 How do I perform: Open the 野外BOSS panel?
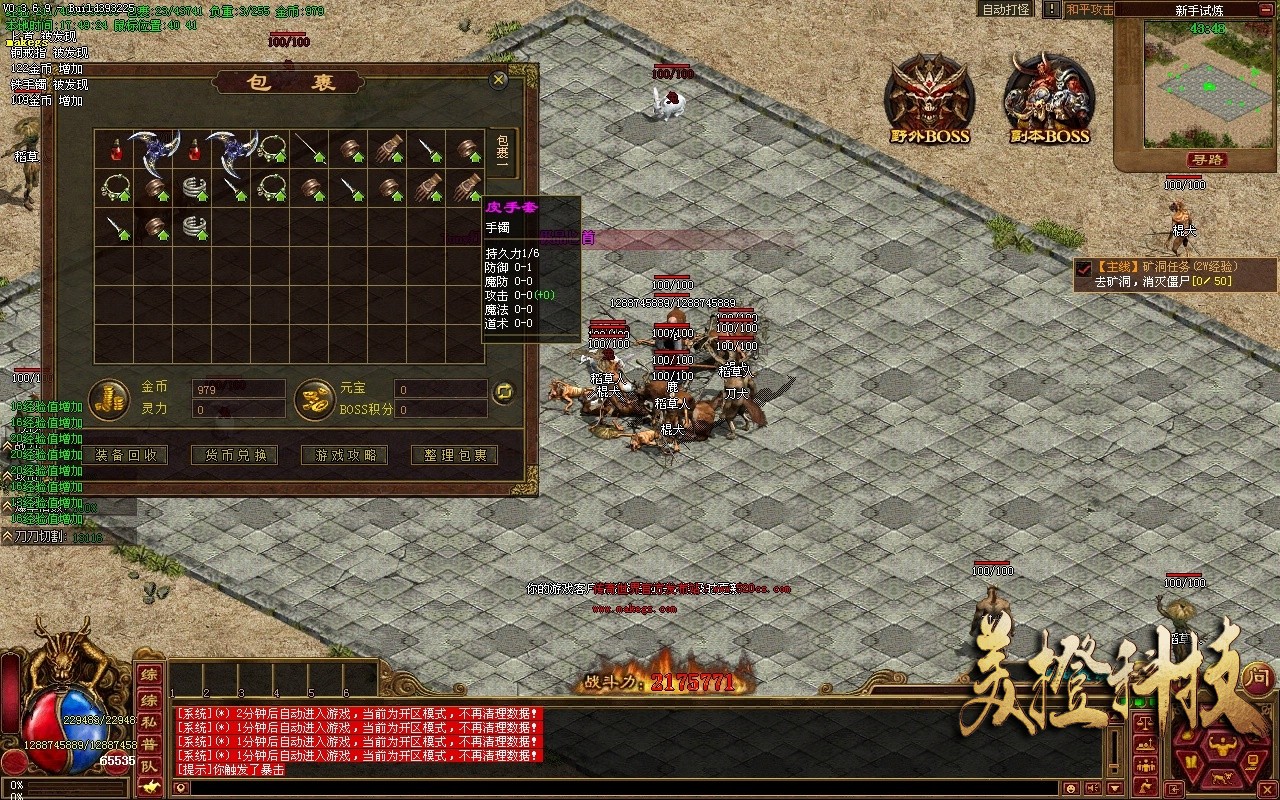931,98
